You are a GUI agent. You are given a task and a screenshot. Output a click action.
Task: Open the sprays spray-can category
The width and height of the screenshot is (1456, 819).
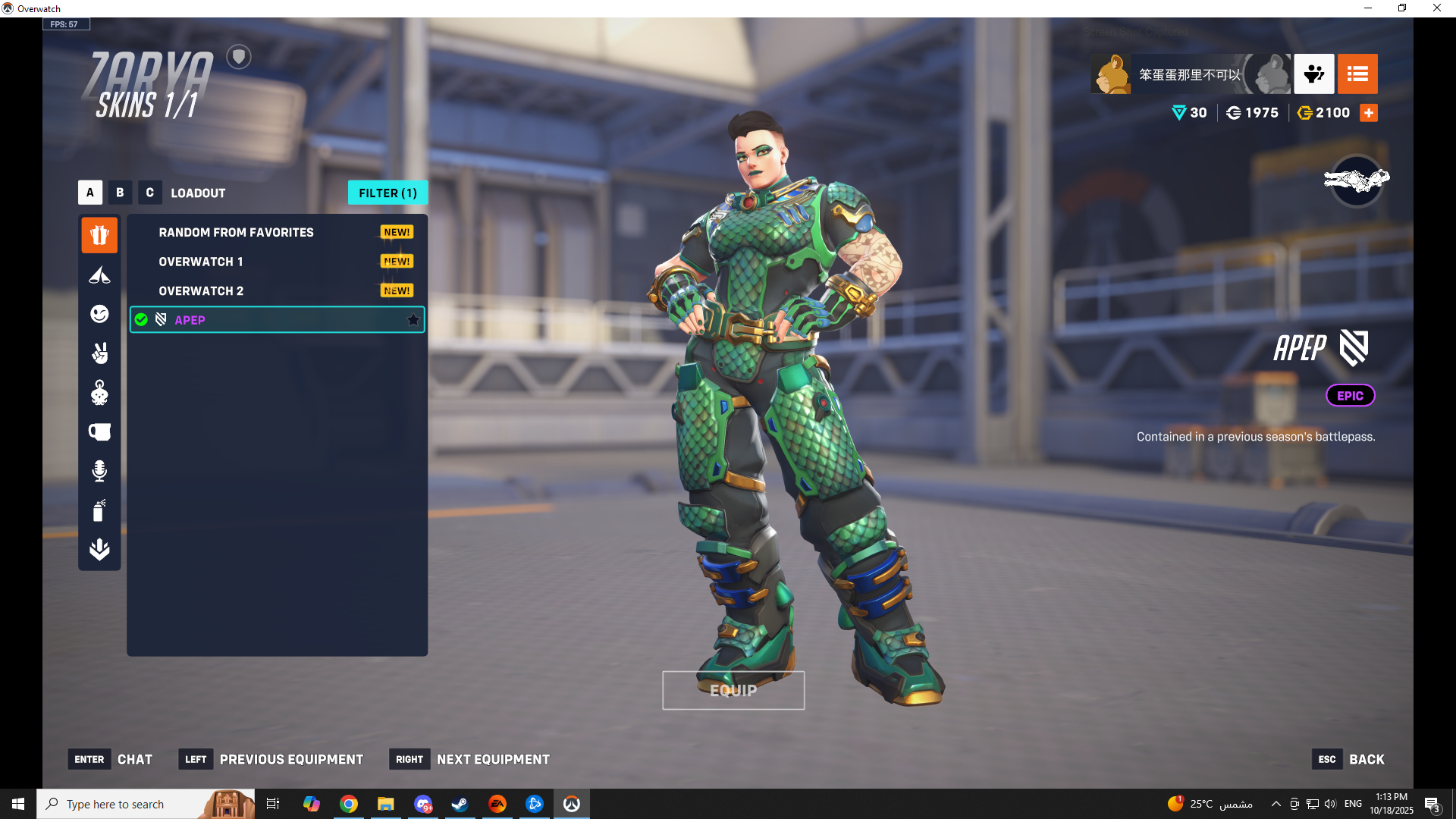[99, 510]
